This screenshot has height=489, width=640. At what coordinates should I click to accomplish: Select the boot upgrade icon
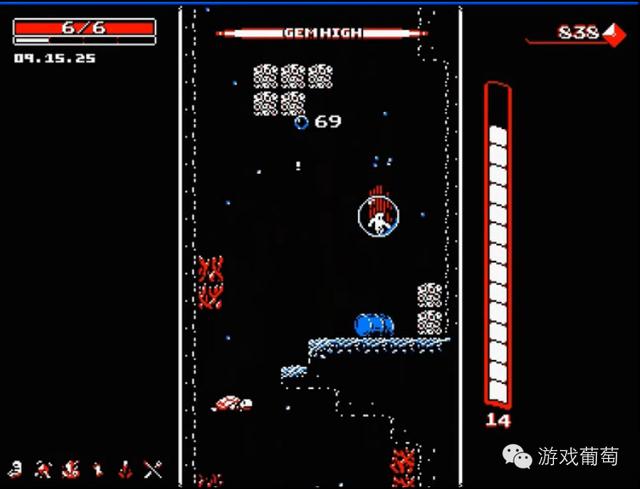[x=98, y=468]
